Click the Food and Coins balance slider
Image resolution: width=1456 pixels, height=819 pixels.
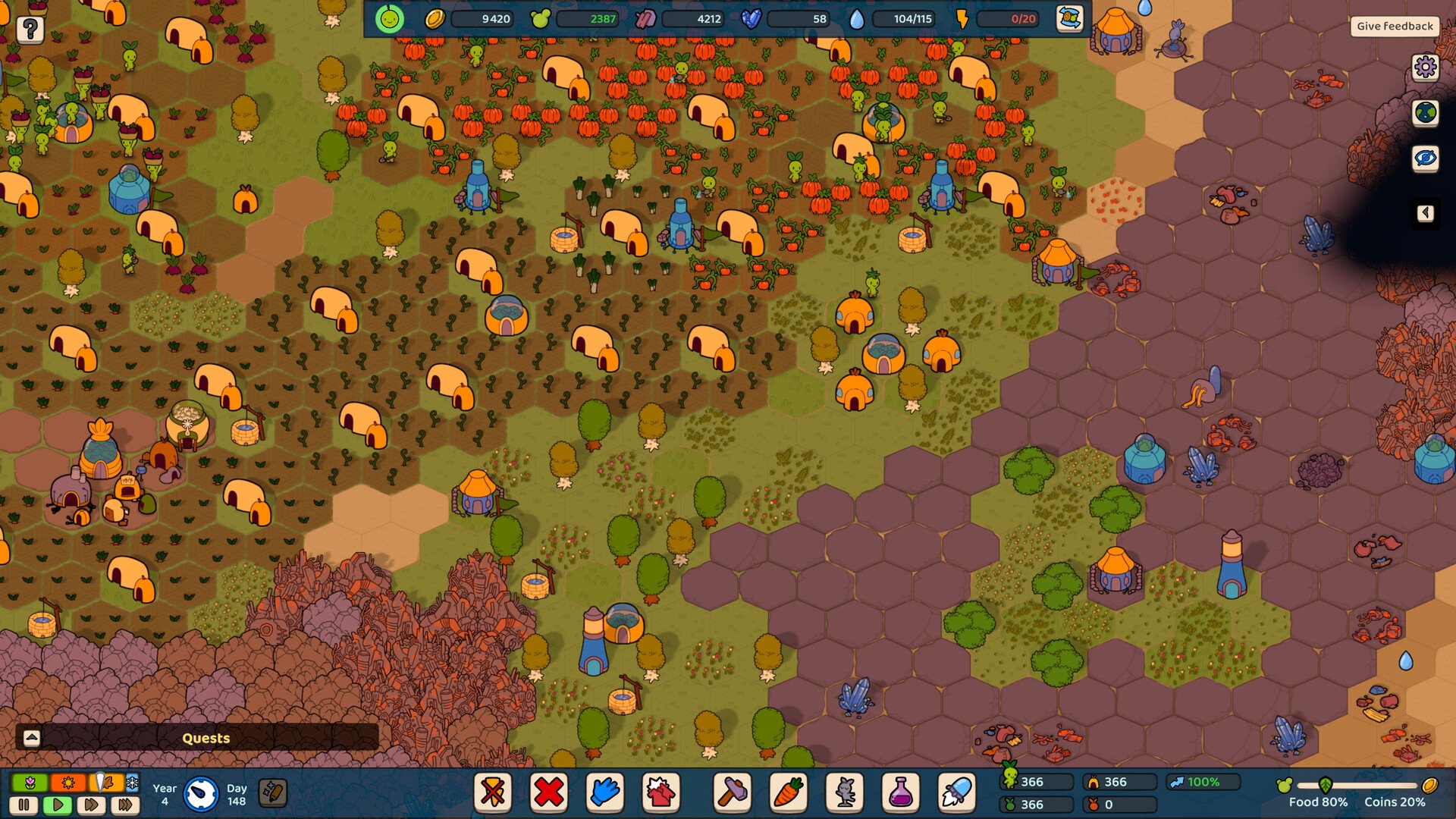click(1356, 786)
